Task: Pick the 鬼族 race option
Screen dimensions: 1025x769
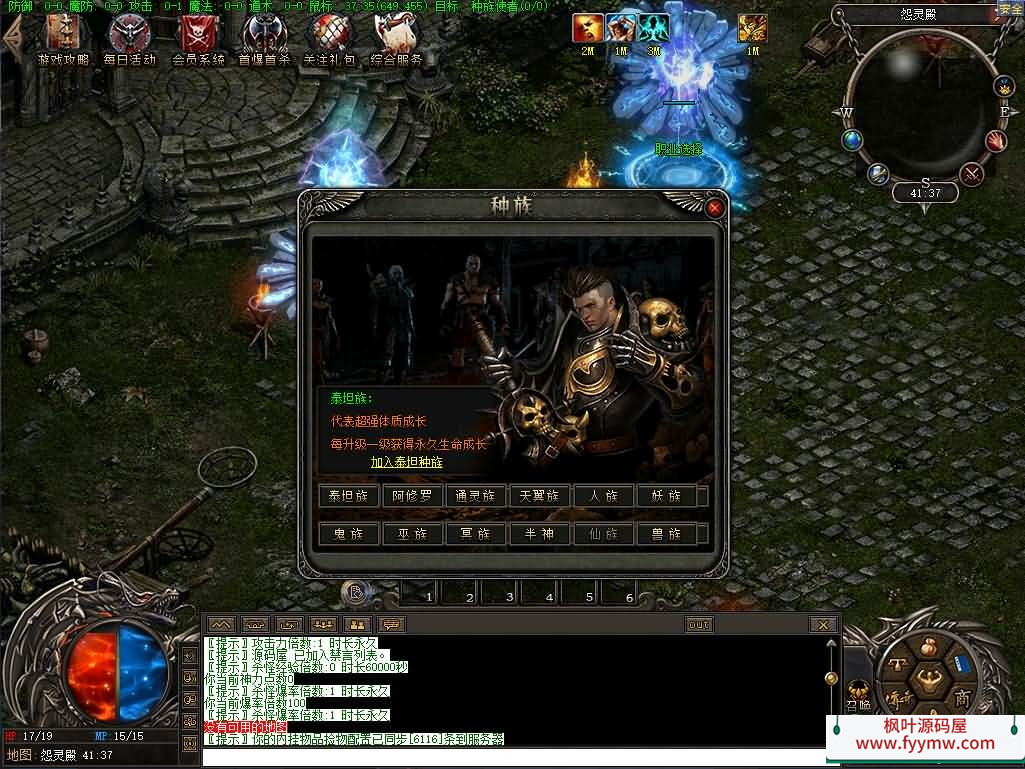Action: click(x=349, y=534)
